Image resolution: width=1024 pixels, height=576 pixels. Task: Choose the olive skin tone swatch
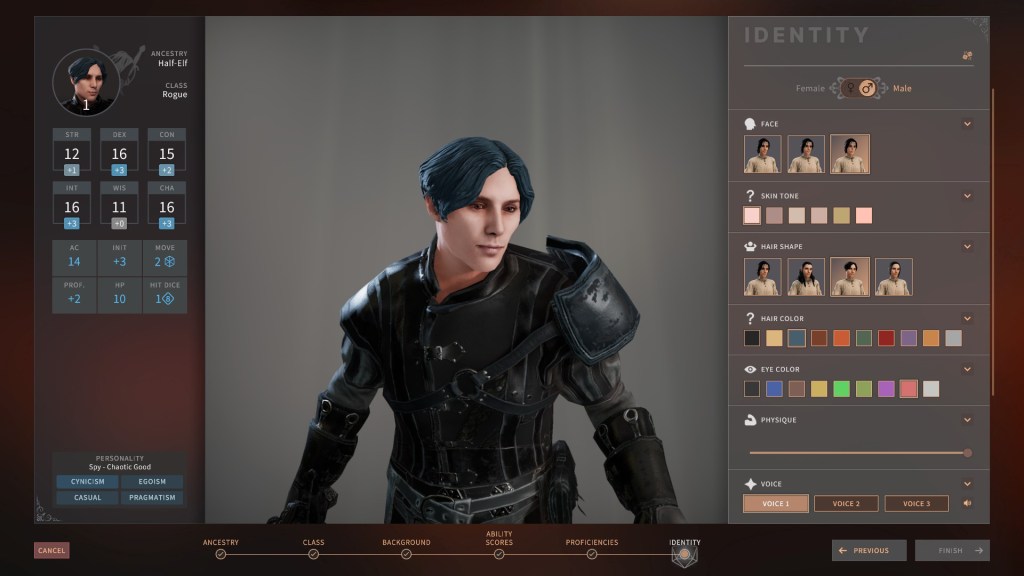click(x=841, y=215)
